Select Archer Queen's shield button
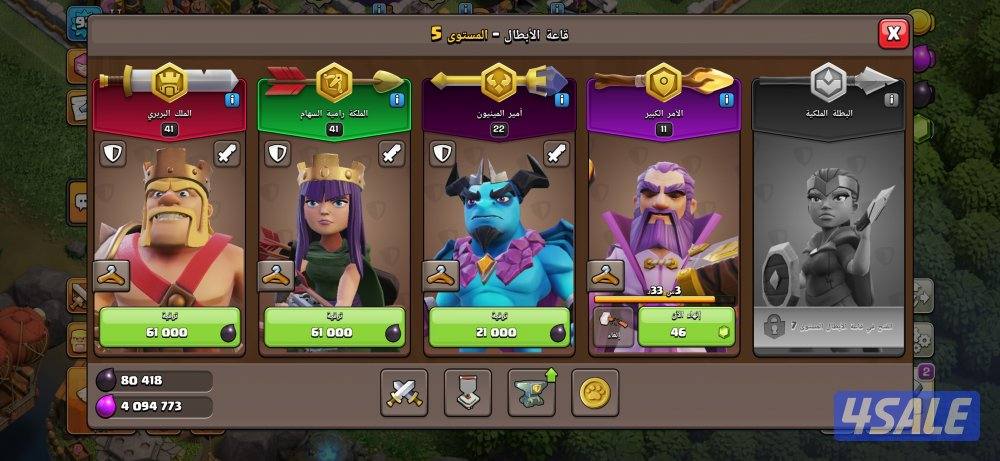Viewport: 1000px width, 461px height. [277, 154]
